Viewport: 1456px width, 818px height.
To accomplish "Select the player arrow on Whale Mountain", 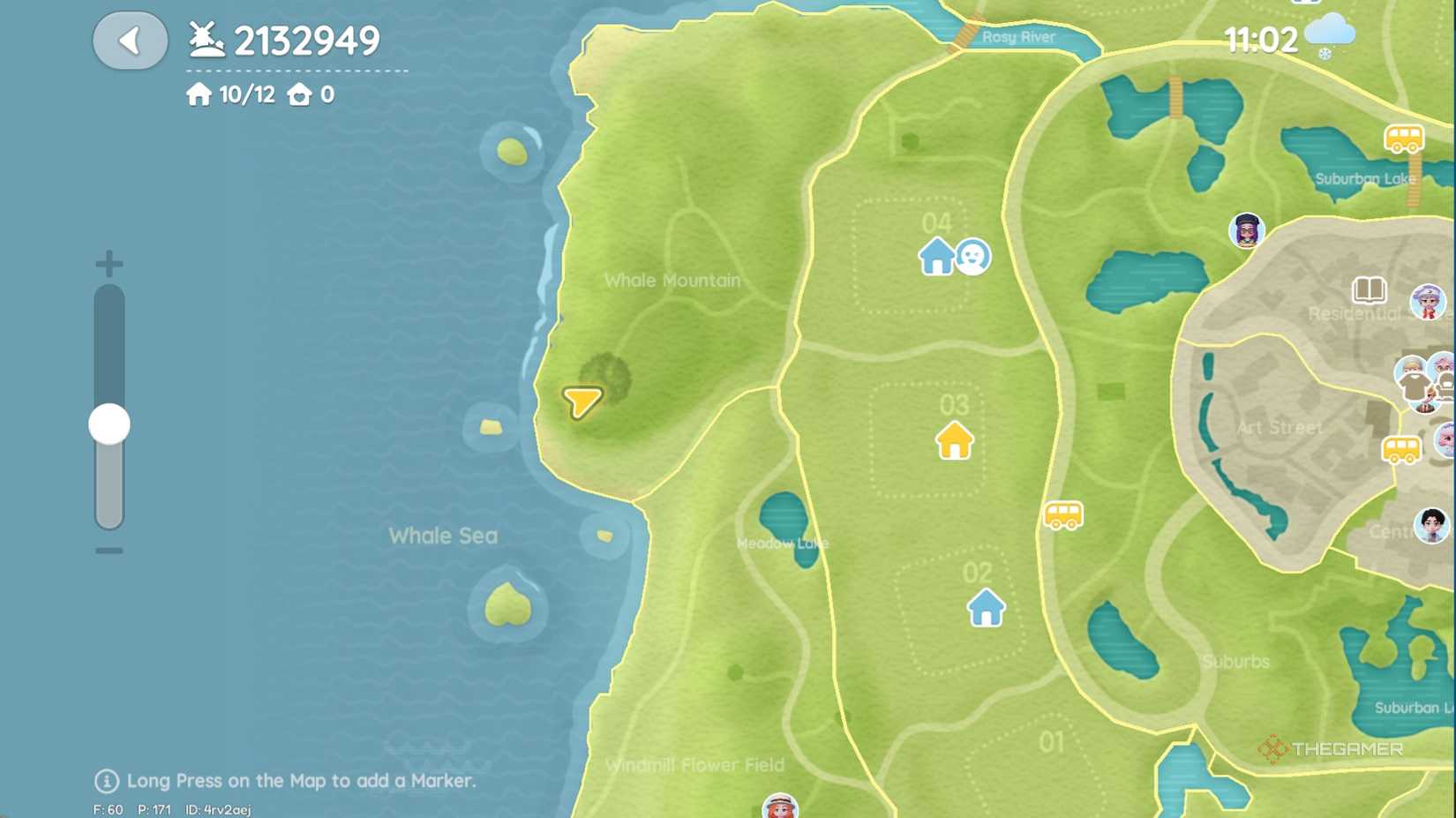I will coord(582,400).
